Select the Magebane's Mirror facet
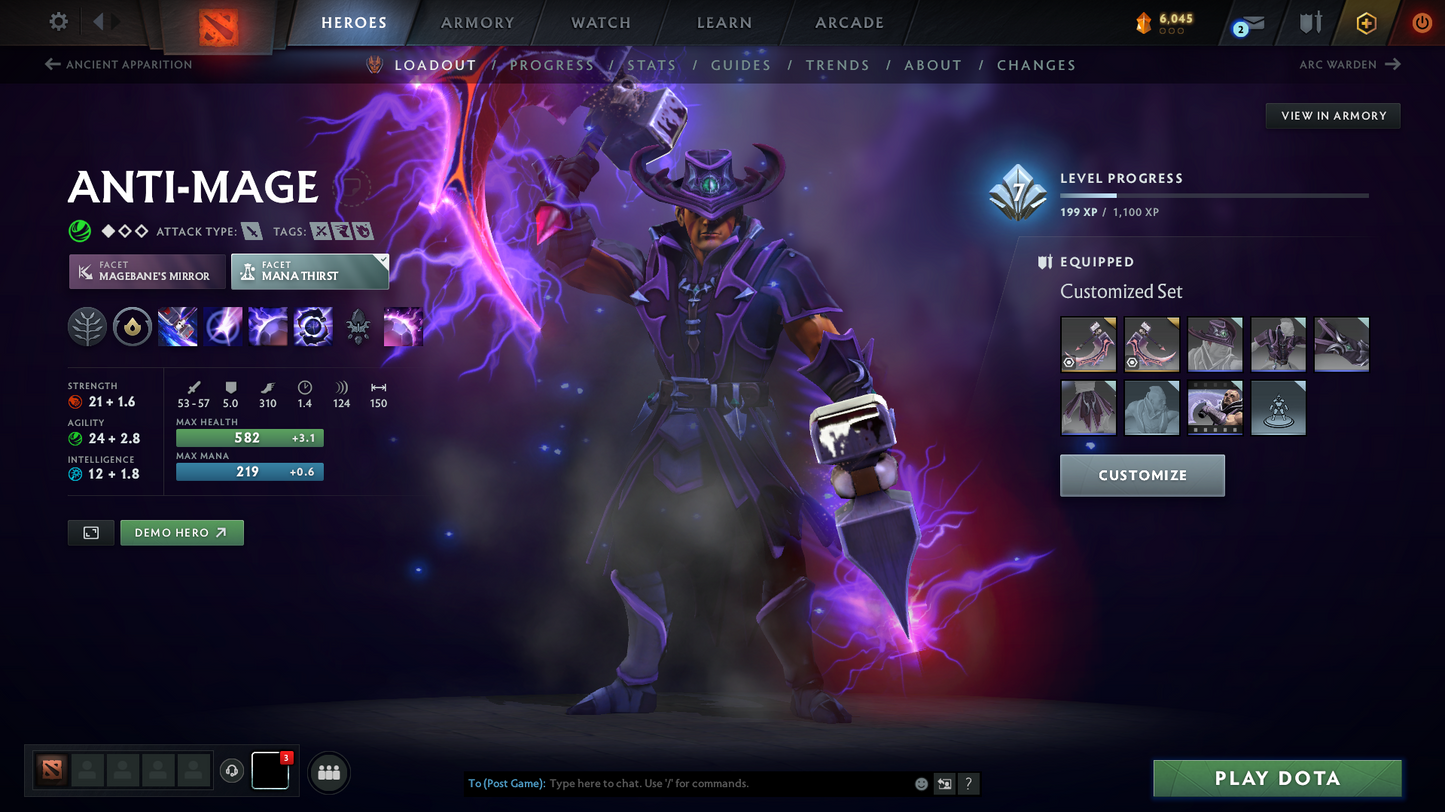 (x=147, y=271)
